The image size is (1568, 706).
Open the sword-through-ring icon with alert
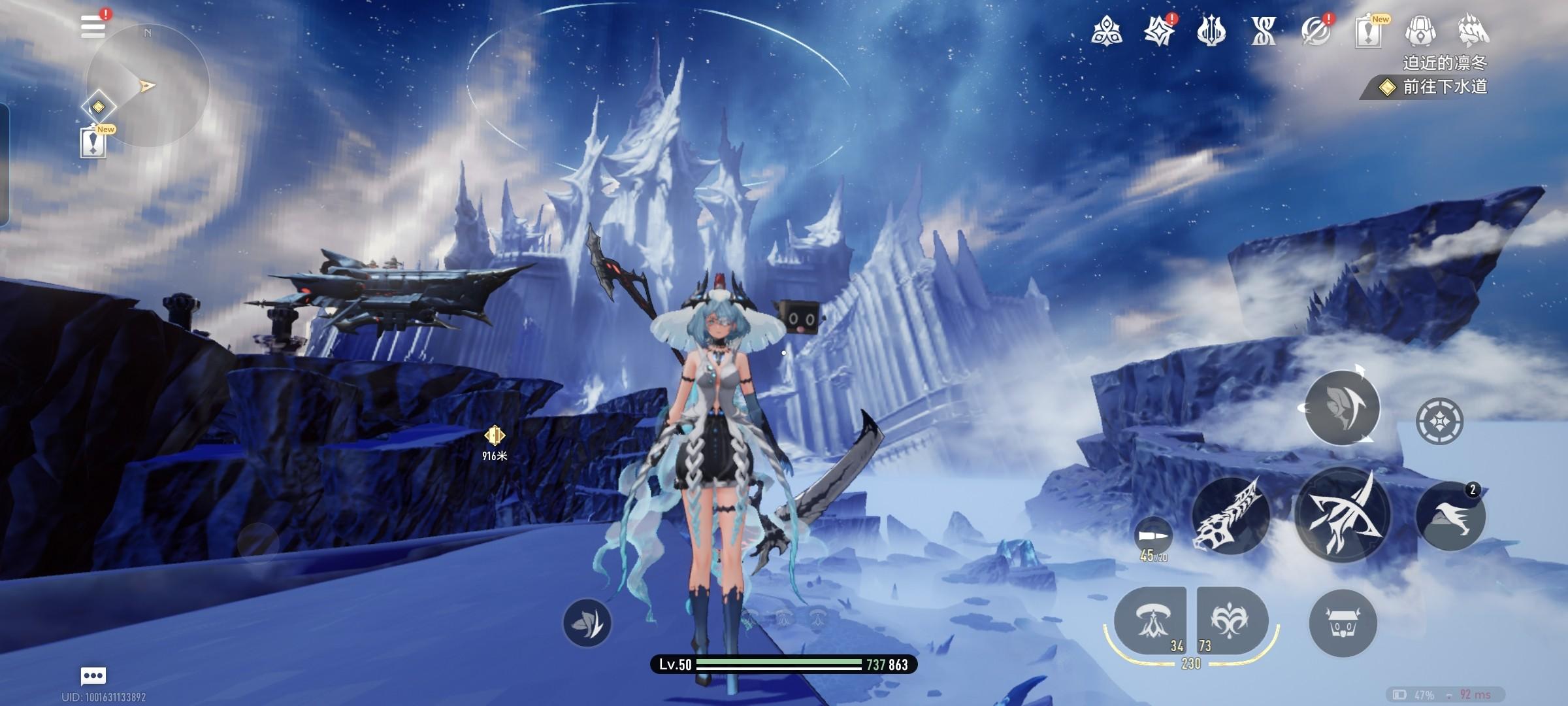pos(1315,31)
